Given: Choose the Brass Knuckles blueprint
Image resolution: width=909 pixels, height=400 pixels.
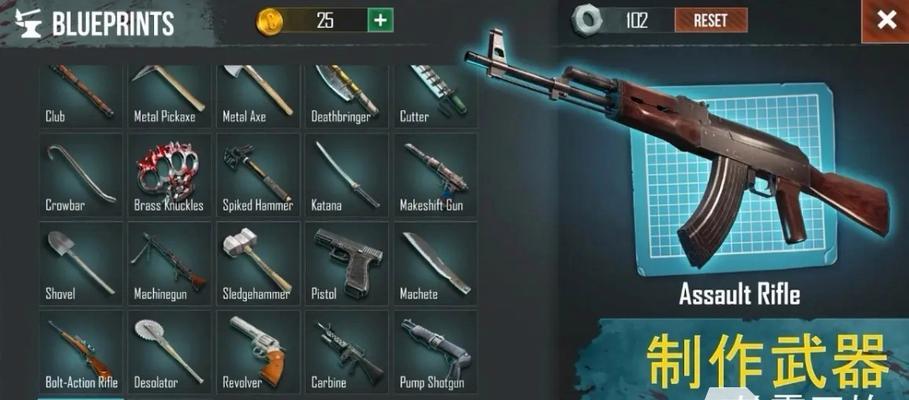Looking at the screenshot, I should click(168, 176).
